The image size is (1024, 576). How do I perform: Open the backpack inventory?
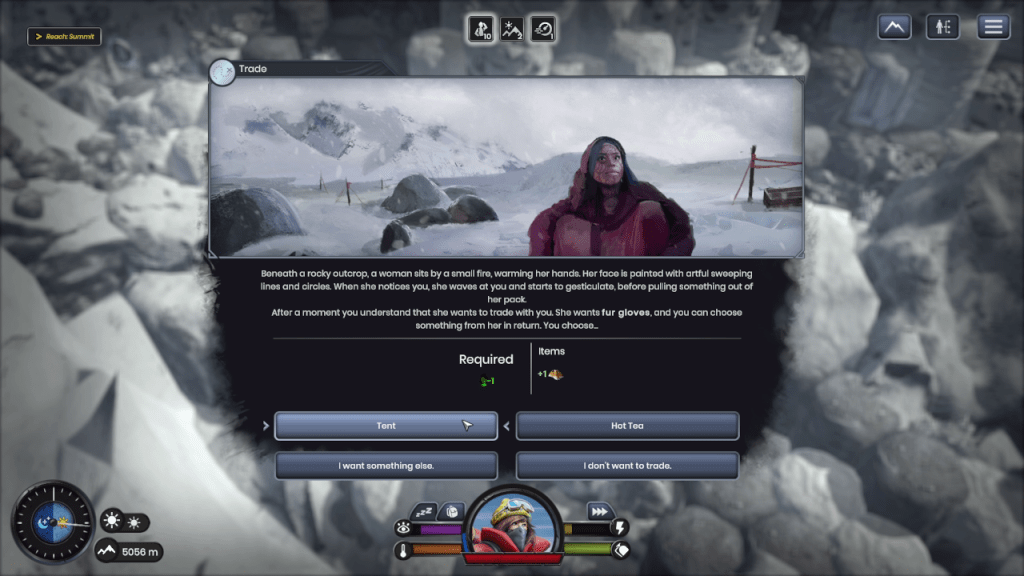pyautogui.click(x=451, y=510)
